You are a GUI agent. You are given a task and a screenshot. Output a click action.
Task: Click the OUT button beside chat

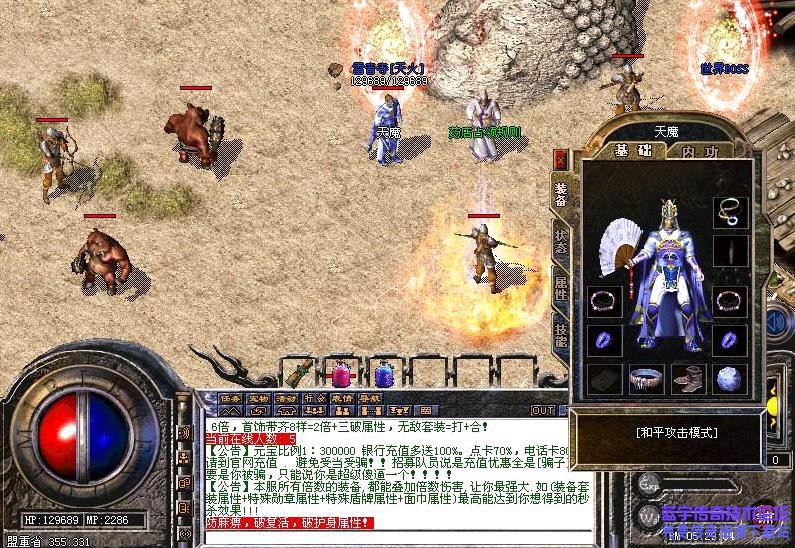pos(542,410)
